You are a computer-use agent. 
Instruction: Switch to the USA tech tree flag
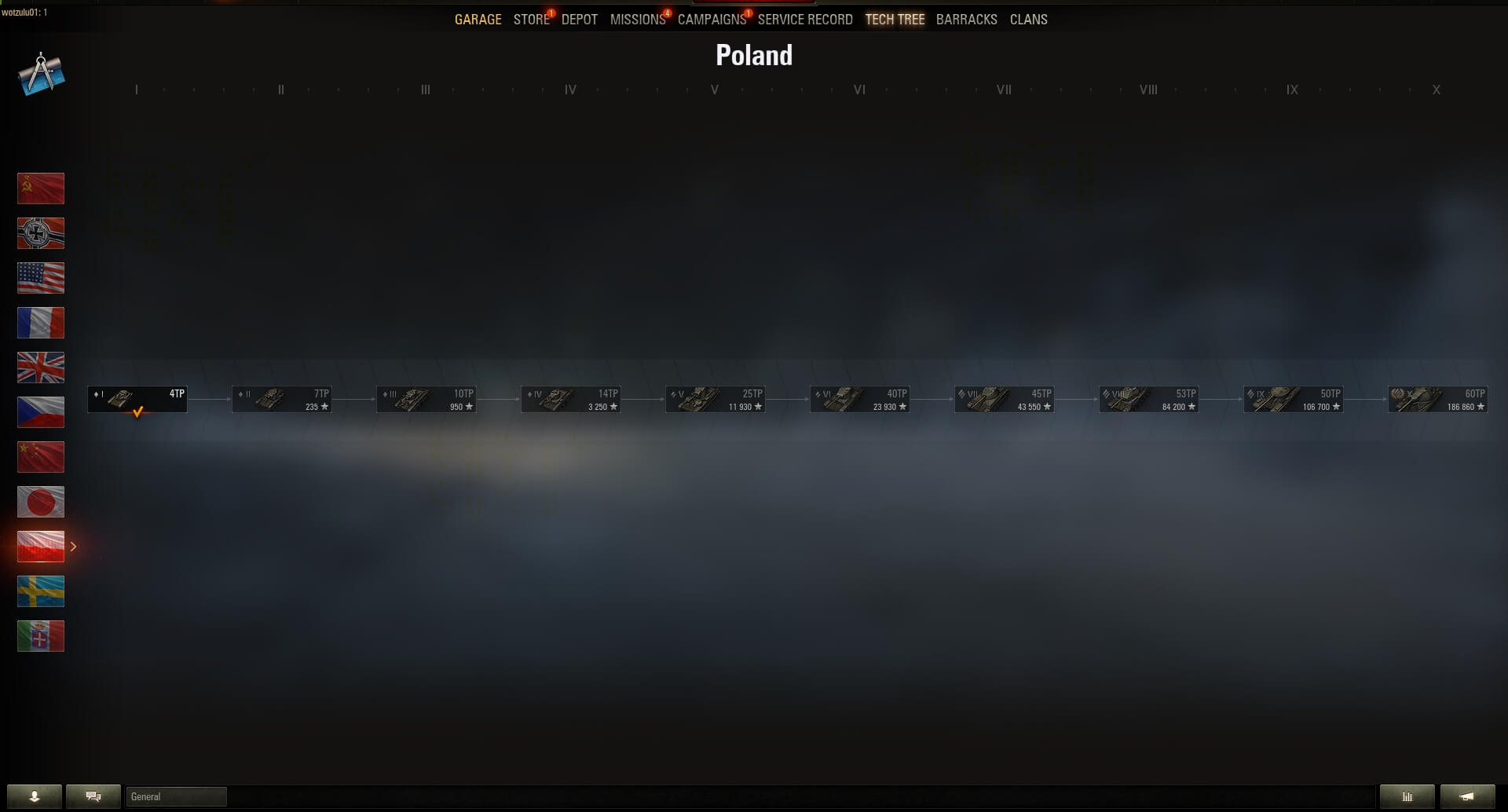41,277
